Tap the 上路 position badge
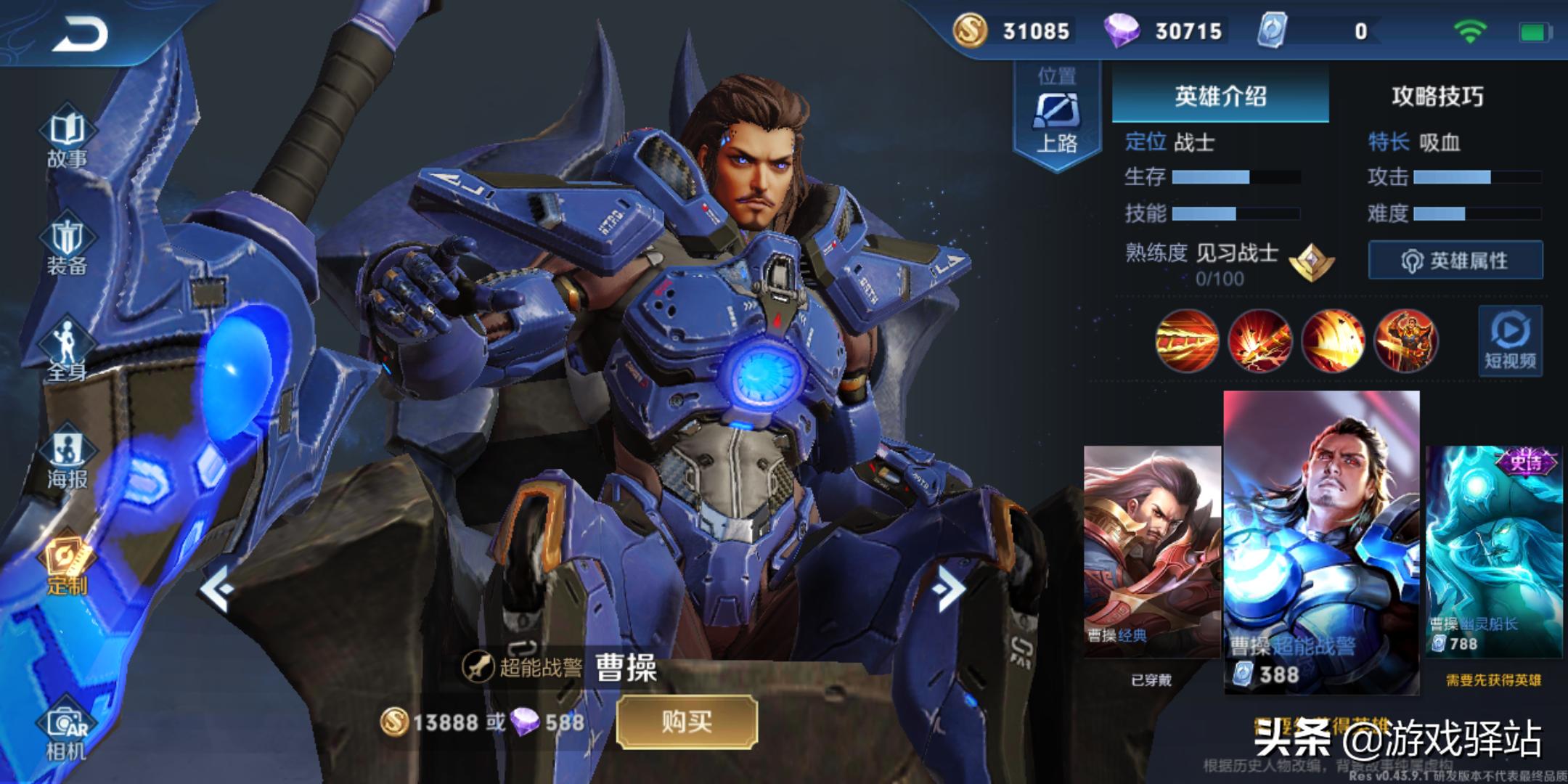 tap(1057, 116)
